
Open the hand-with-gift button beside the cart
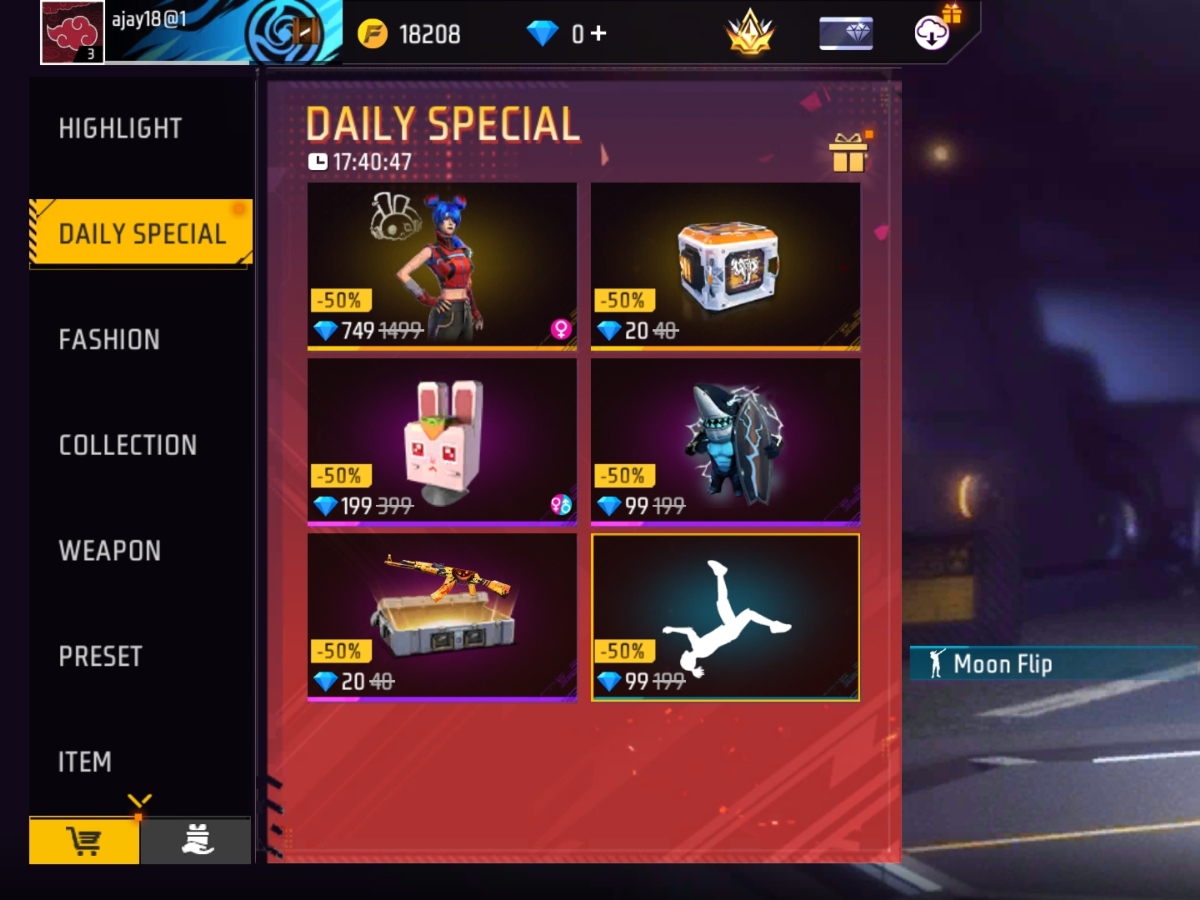click(x=196, y=841)
